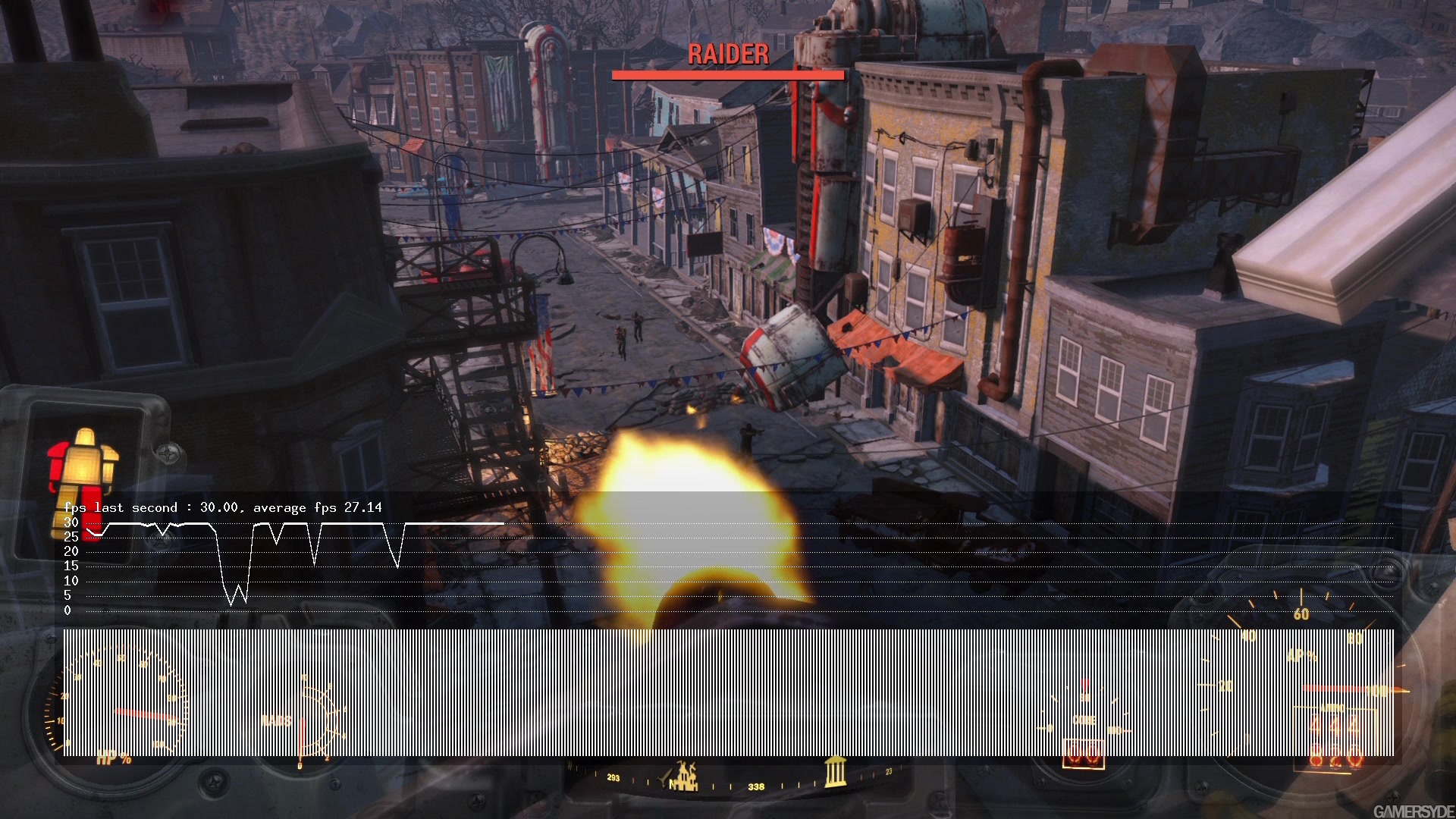Select the RAIDER nameplate label
The height and width of the screenshot is (819, 1456).
(727, 54)
